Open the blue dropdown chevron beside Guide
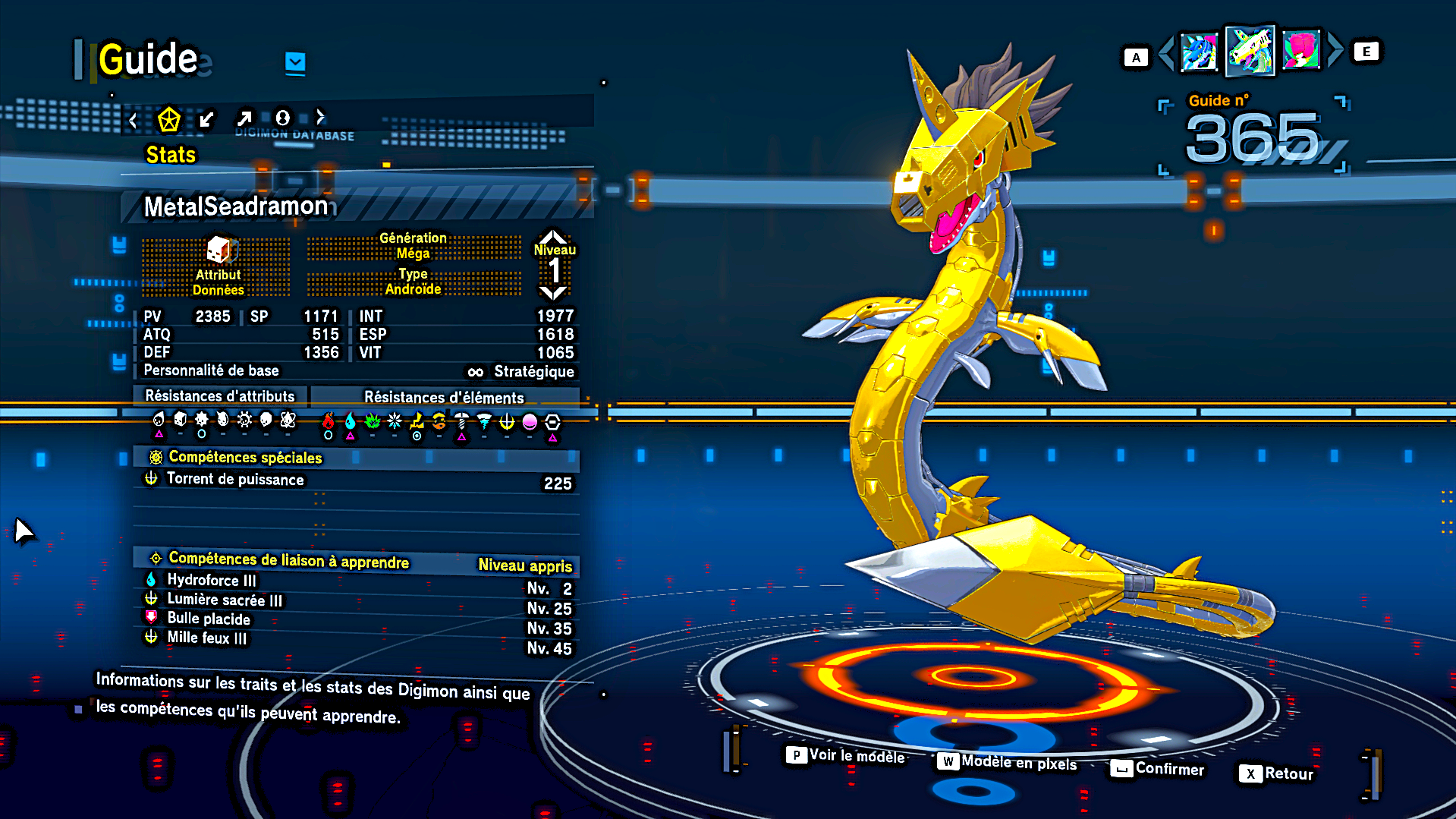 point(295,62)
